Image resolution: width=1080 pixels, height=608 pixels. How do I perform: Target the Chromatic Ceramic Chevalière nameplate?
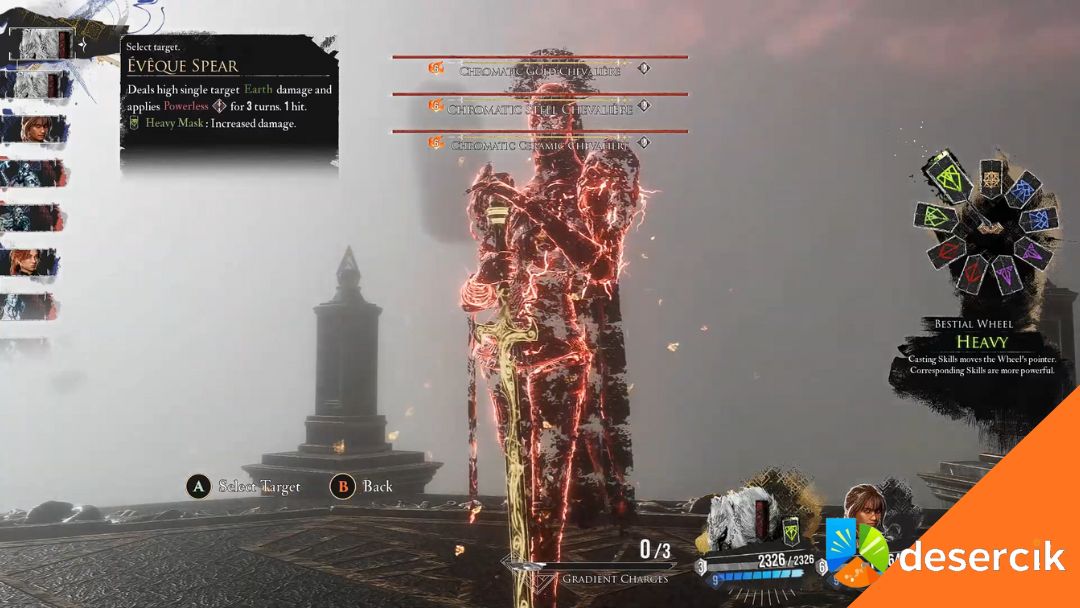pyautogui.click(x=540, y=144)
